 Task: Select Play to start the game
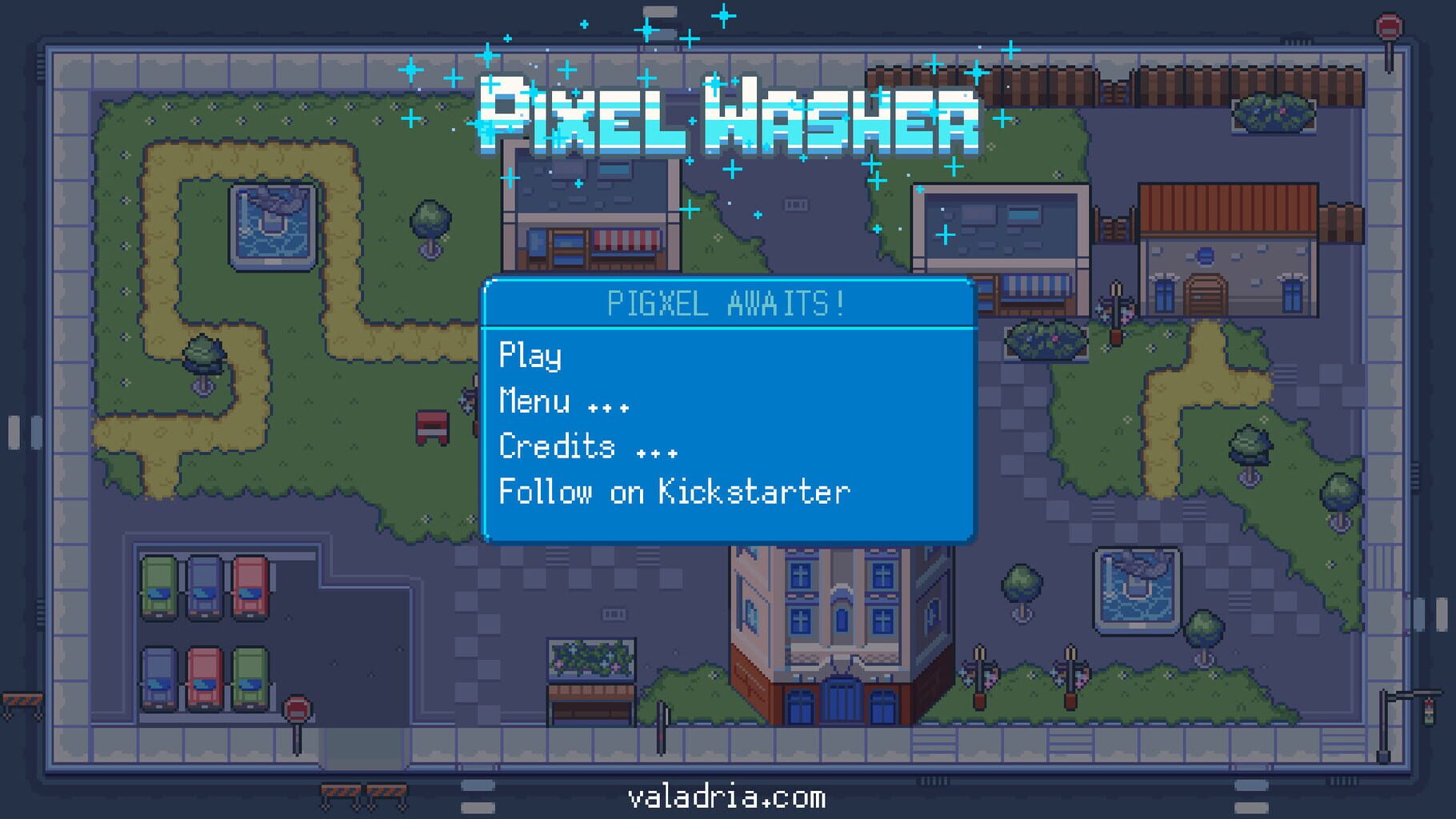pos(530,355)
